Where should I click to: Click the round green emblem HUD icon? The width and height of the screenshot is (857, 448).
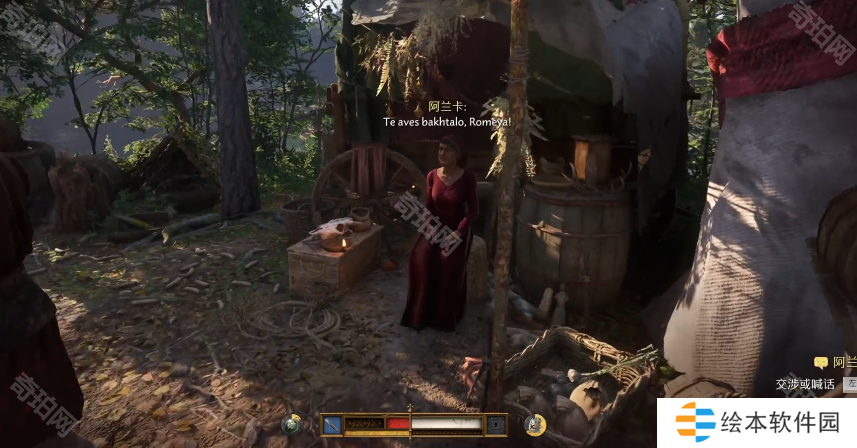click(292, 425)
